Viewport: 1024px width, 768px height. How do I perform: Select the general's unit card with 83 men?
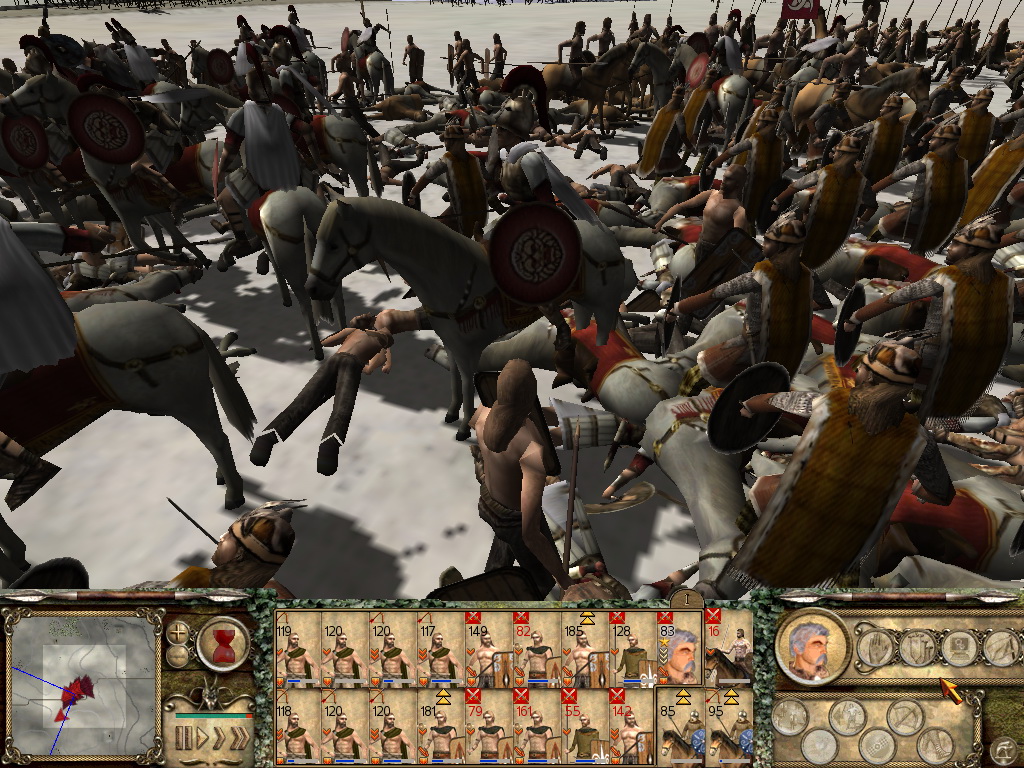click(679, 648)
